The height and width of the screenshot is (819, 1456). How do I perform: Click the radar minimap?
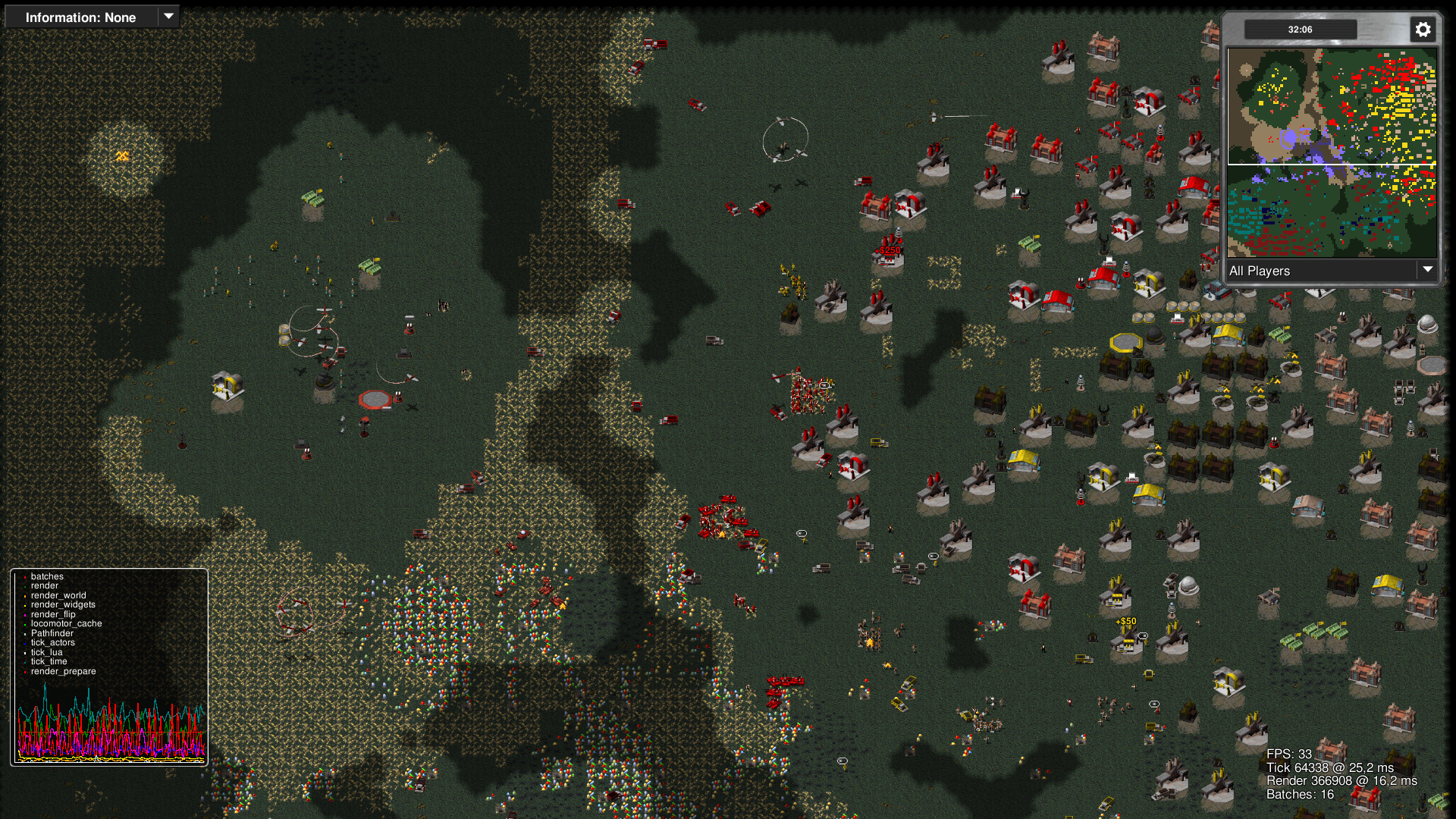click(1332, 152)
